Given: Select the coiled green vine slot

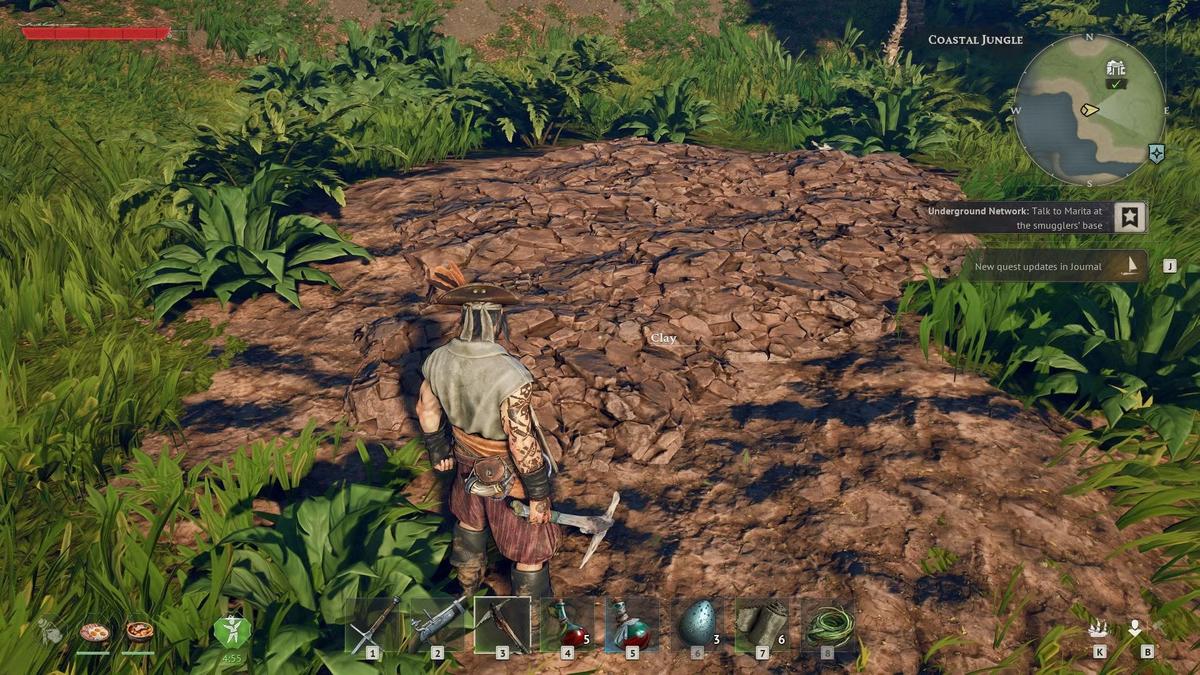Looking at the screenshot, I should point(828,625).
